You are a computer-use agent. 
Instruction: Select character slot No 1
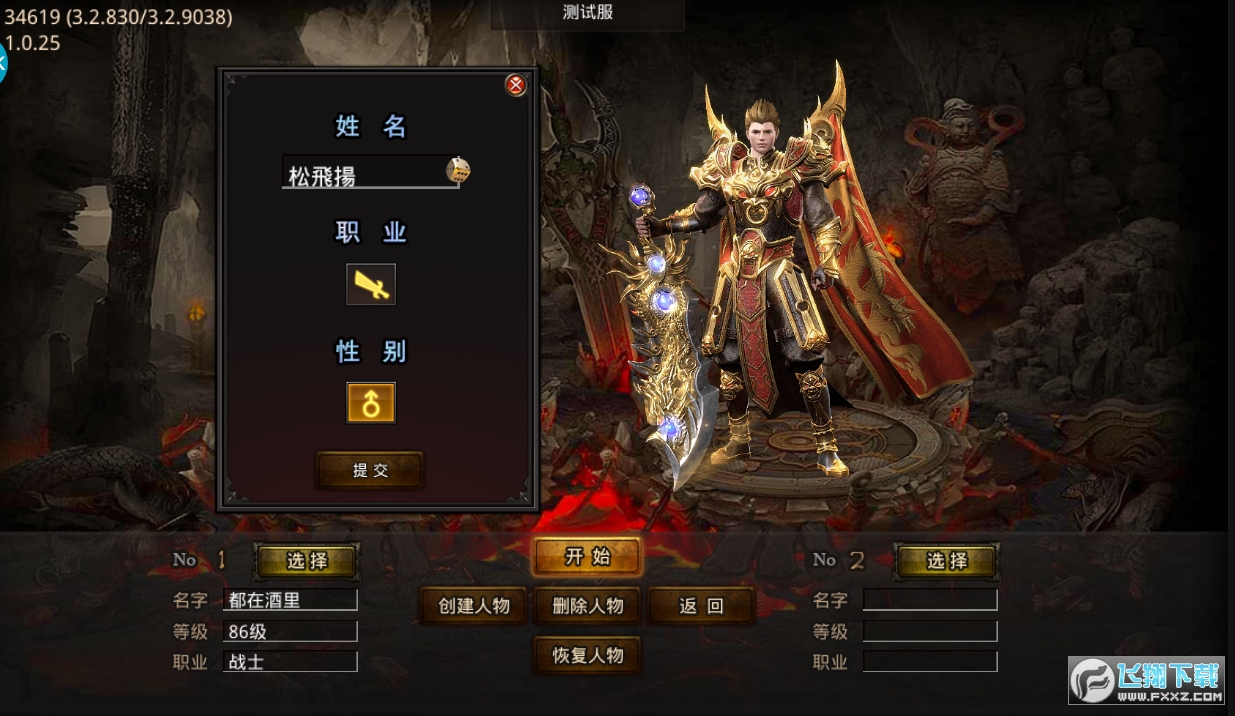coord(307,561)
